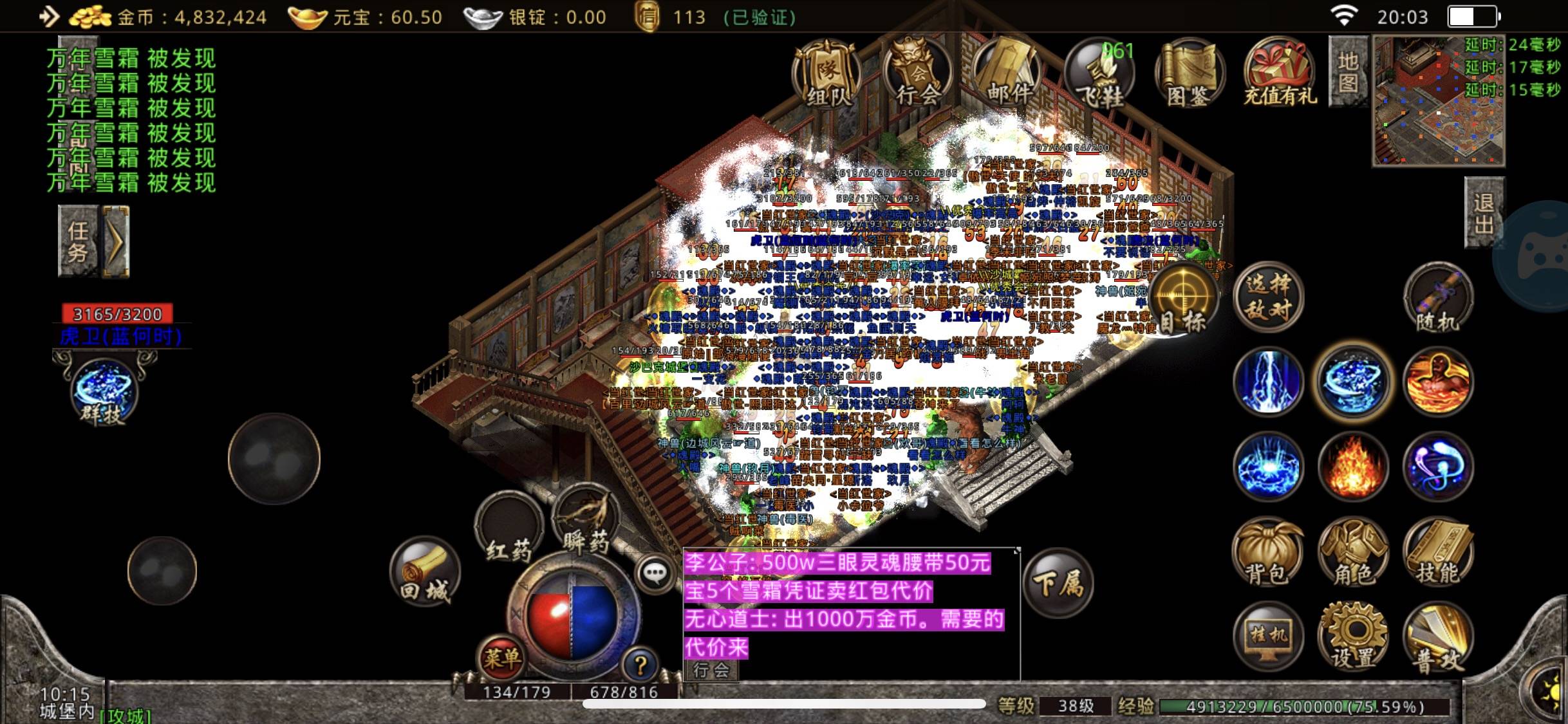Open the 任务 quest panel
This screenshot has width=1568, height=724.
click(x=79, y=241)
